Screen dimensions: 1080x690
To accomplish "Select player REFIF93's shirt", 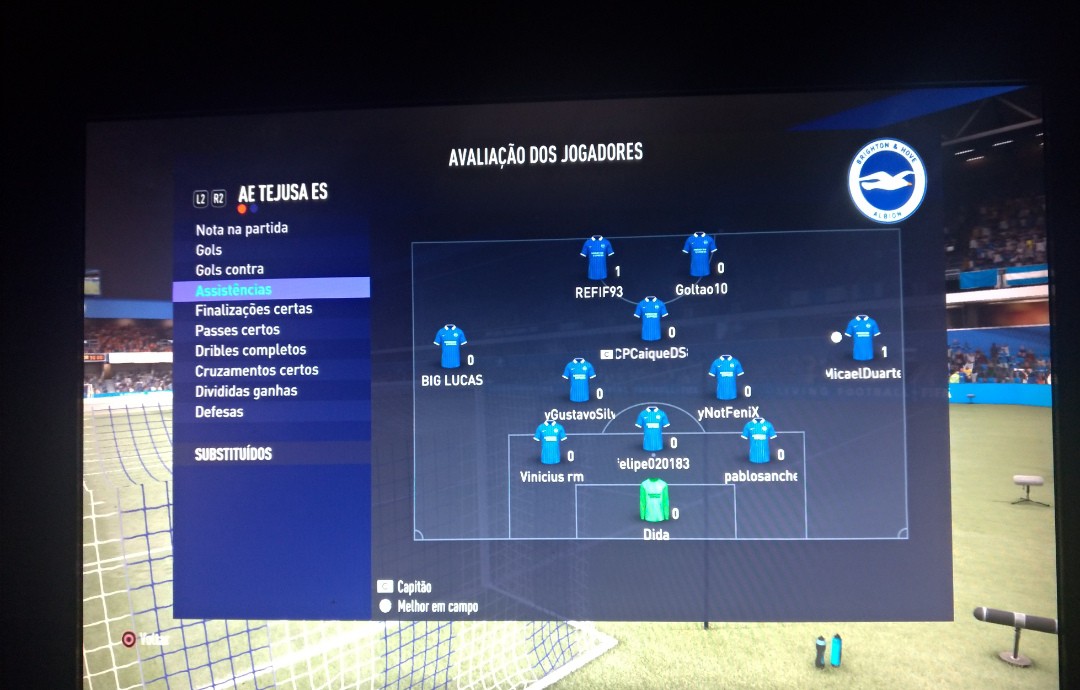I will [x=597, y=258].
